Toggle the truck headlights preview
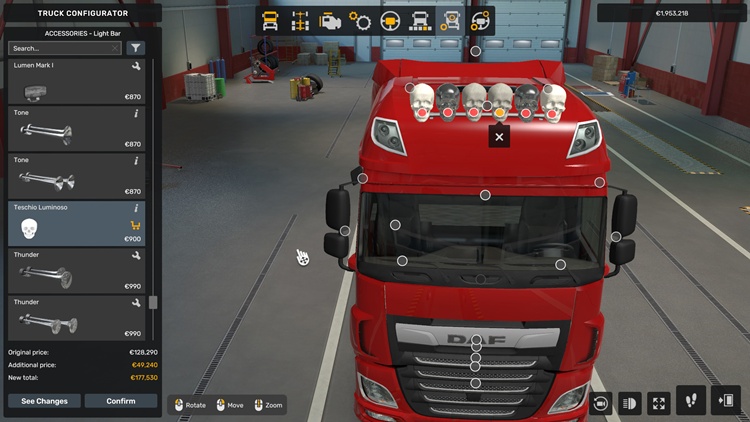Screen dimensions: 750x422 629,403
